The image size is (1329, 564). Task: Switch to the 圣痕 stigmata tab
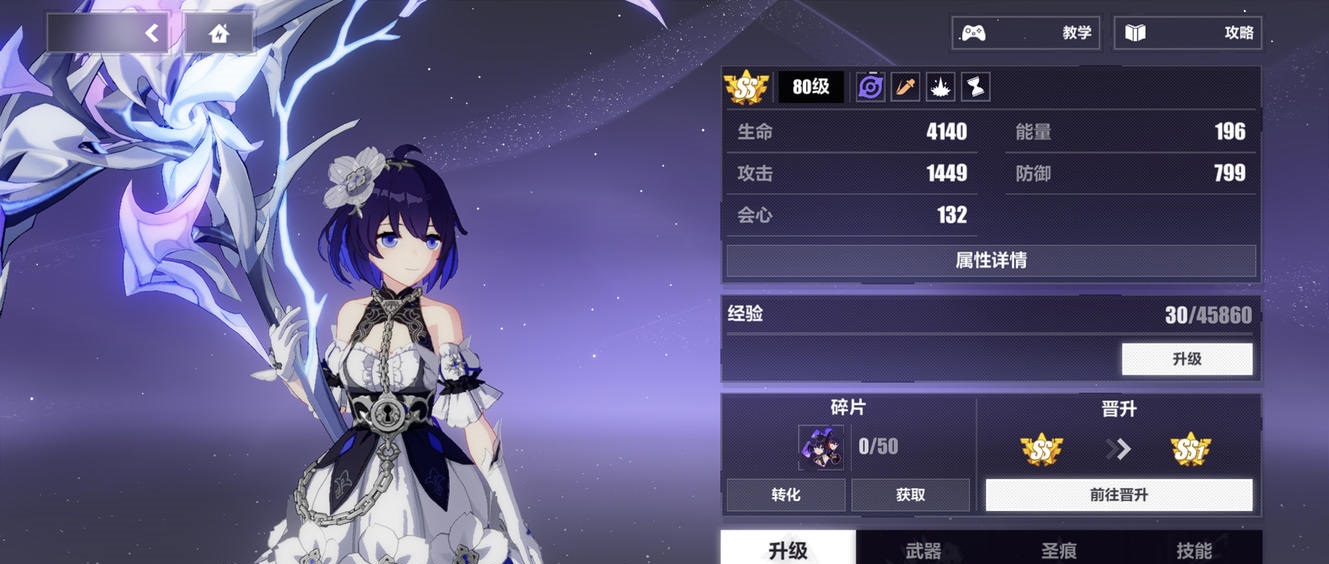click(x=1058, y=550)
